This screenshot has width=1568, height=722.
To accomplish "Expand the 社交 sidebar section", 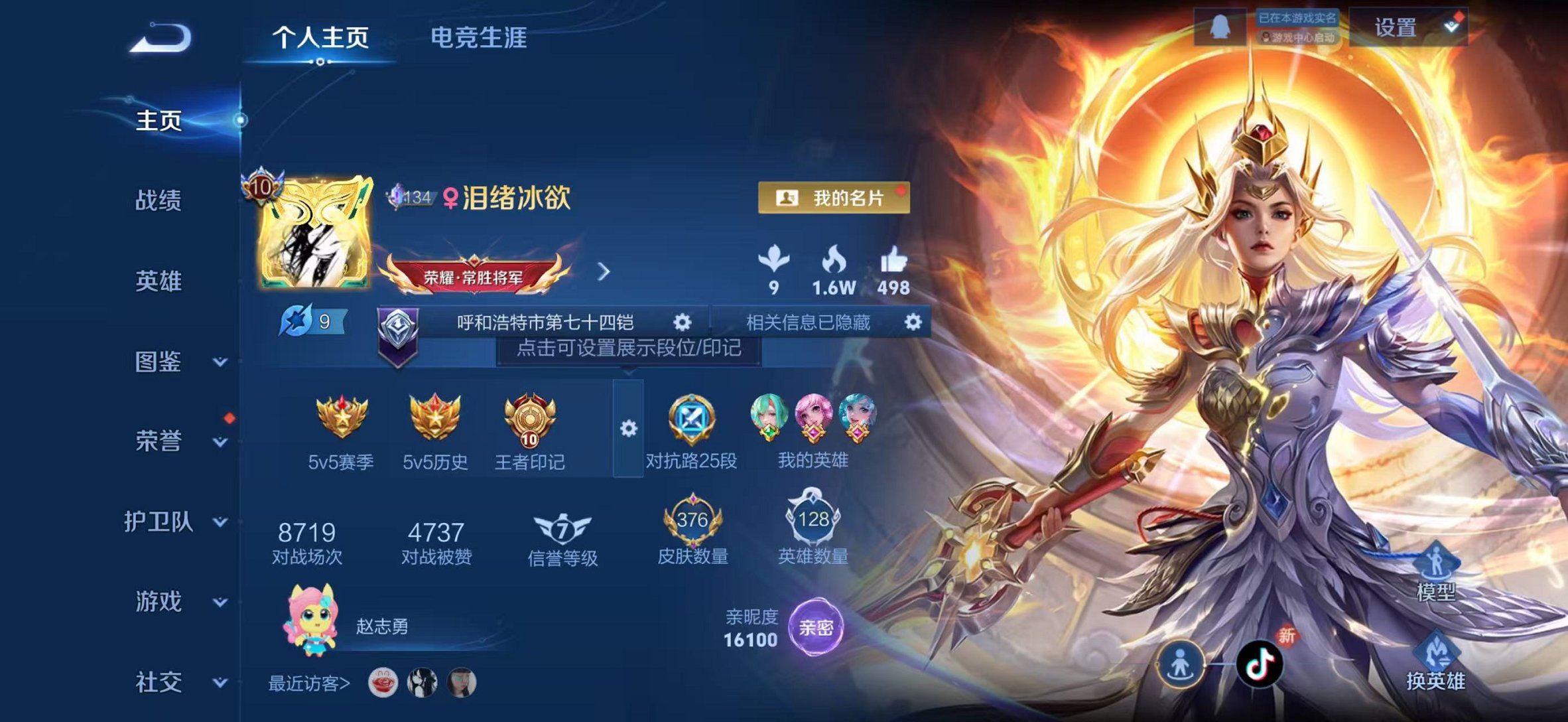I will [x=159, y=682].
